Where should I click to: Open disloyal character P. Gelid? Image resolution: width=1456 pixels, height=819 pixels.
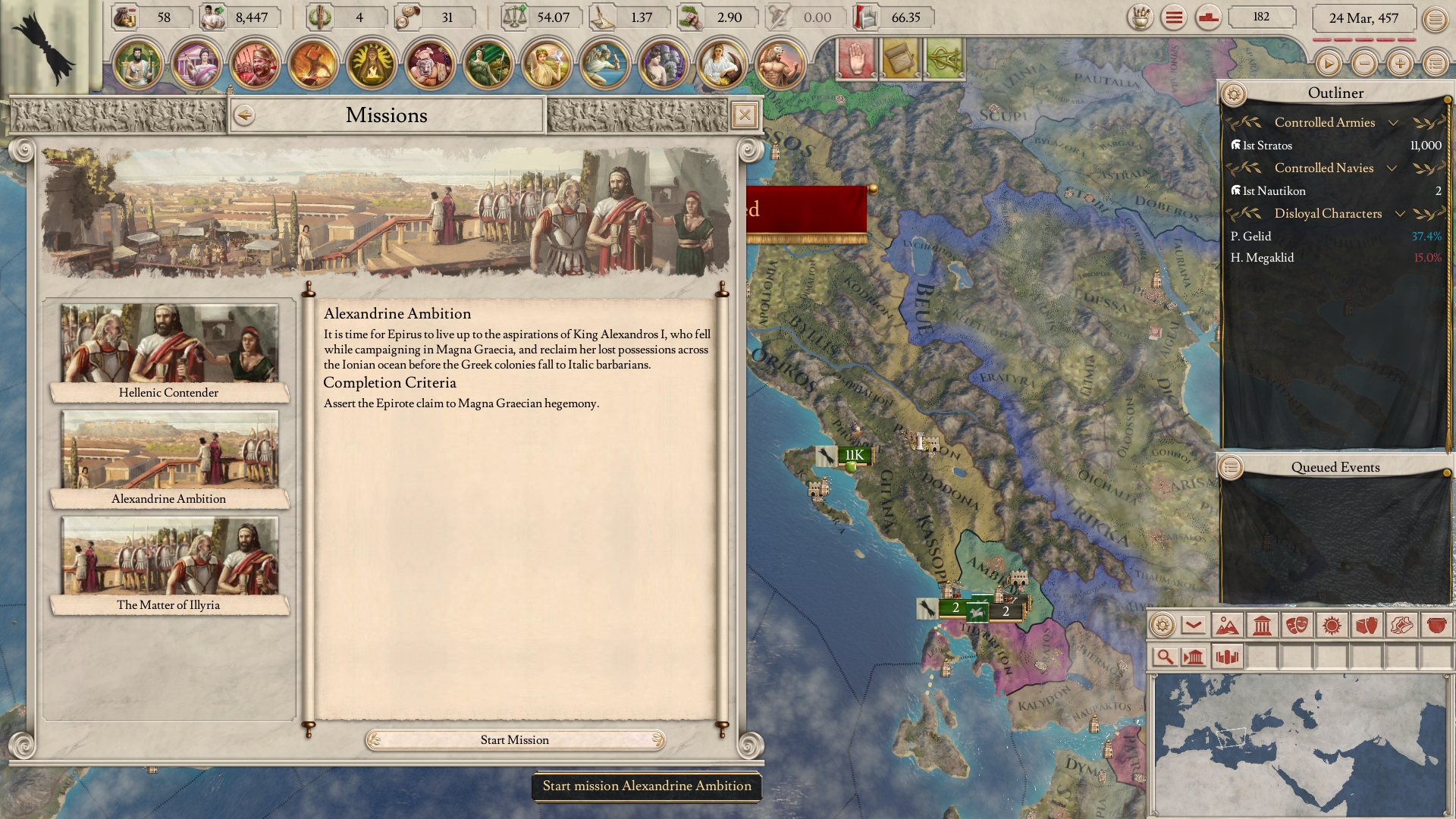(x=1250, y=237)
